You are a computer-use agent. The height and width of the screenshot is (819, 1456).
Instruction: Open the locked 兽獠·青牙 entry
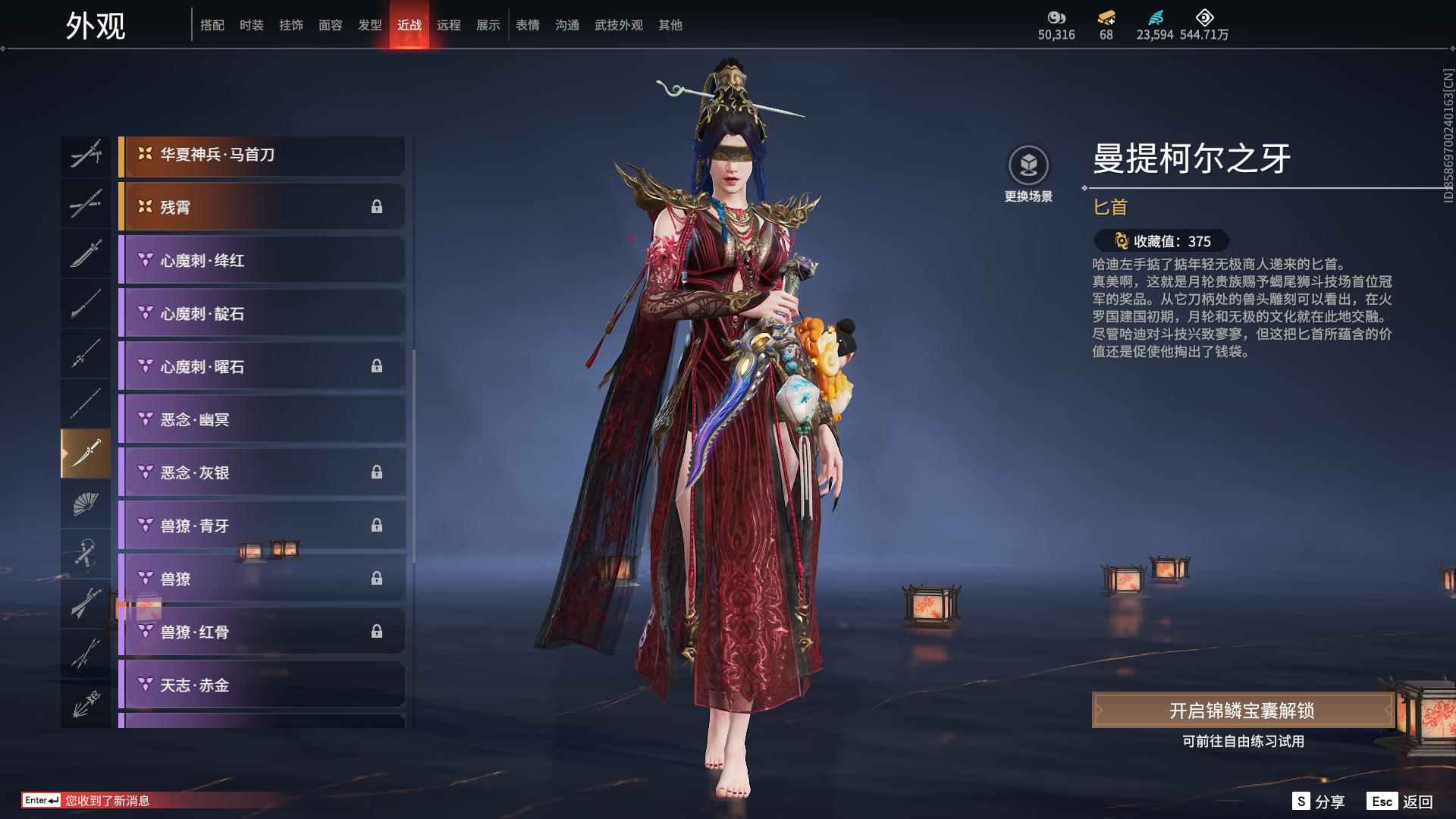click(262, 526)
